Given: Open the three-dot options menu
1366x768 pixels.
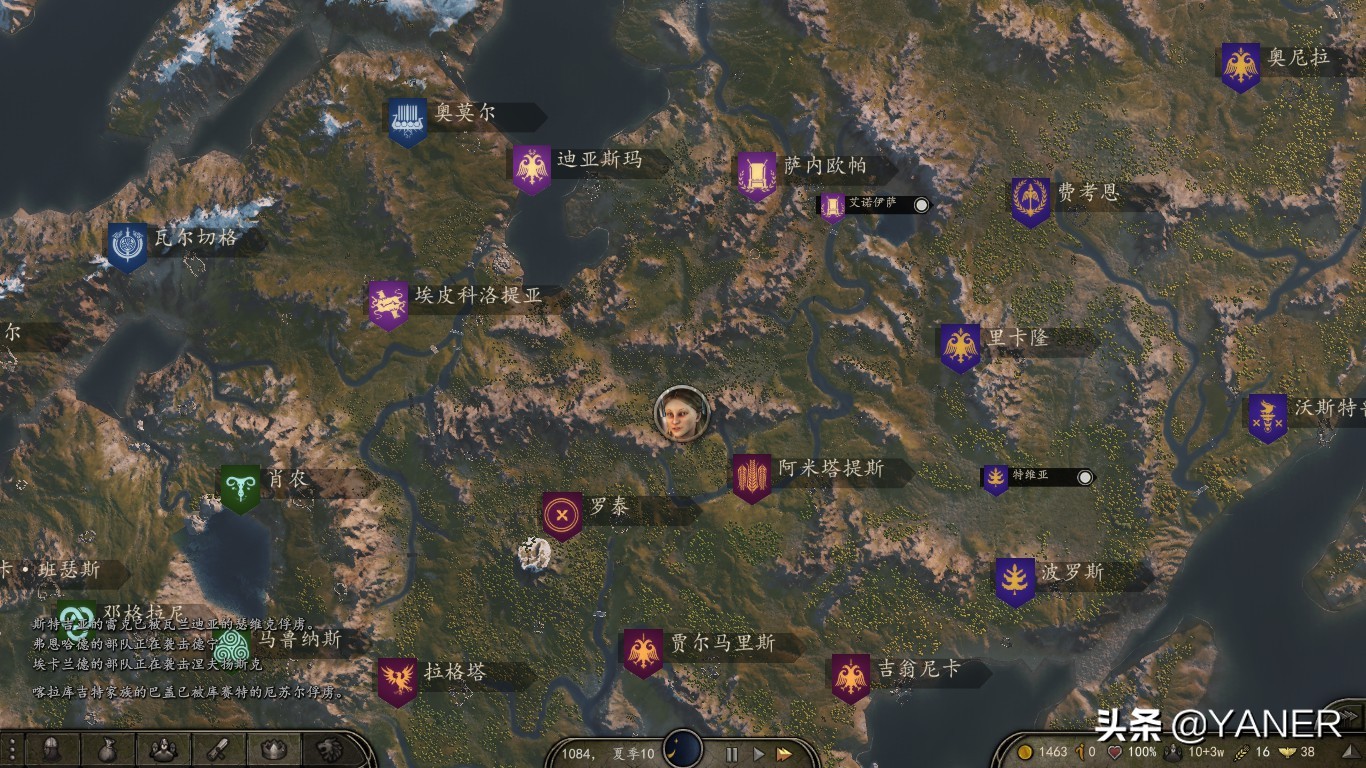Looking at the screenshot, I should (11, 749).
